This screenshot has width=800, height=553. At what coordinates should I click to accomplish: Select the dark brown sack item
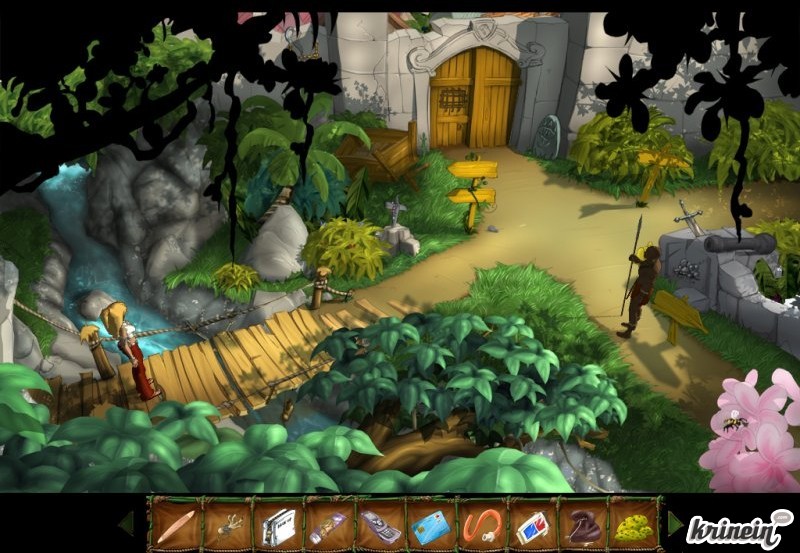582,523
